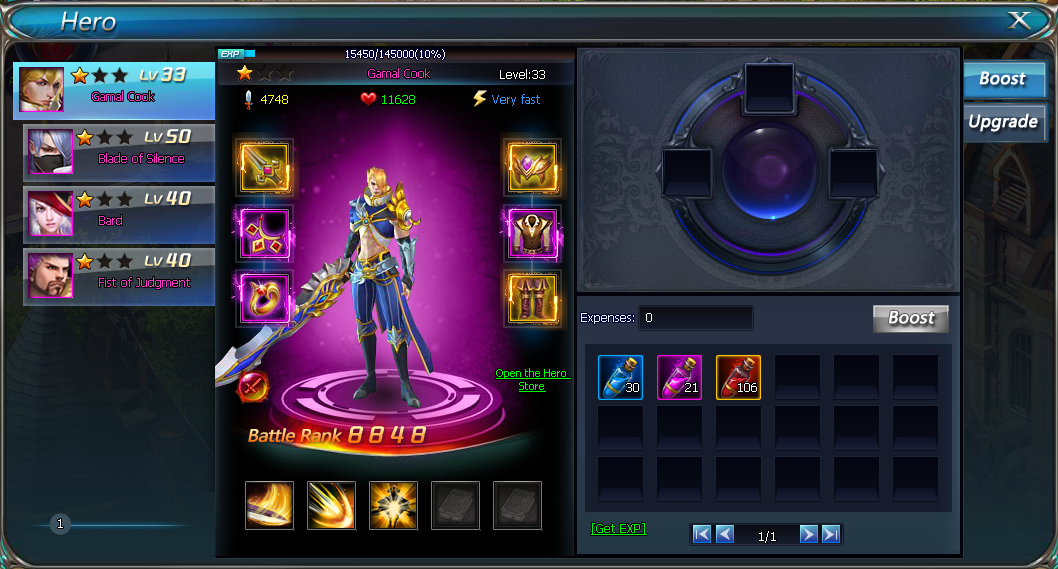Screen dimensions: 1058x569
Task: Switch to the Upgrade side tab
Action: 1002,122
